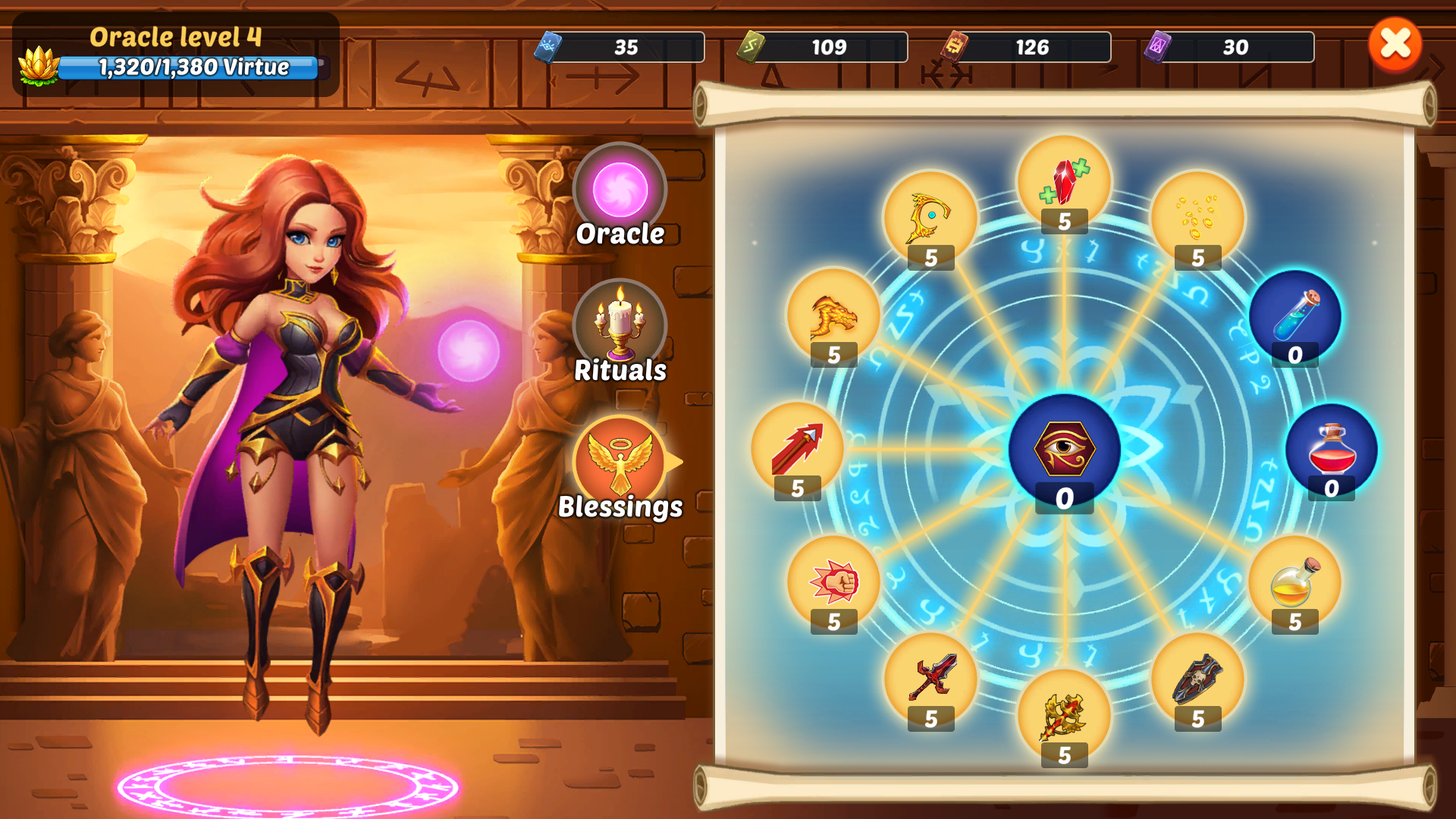The height and width of the screenshot is (819, 1456).
Task: Choose the red fist blessing node
Action: tap(833, 582)
